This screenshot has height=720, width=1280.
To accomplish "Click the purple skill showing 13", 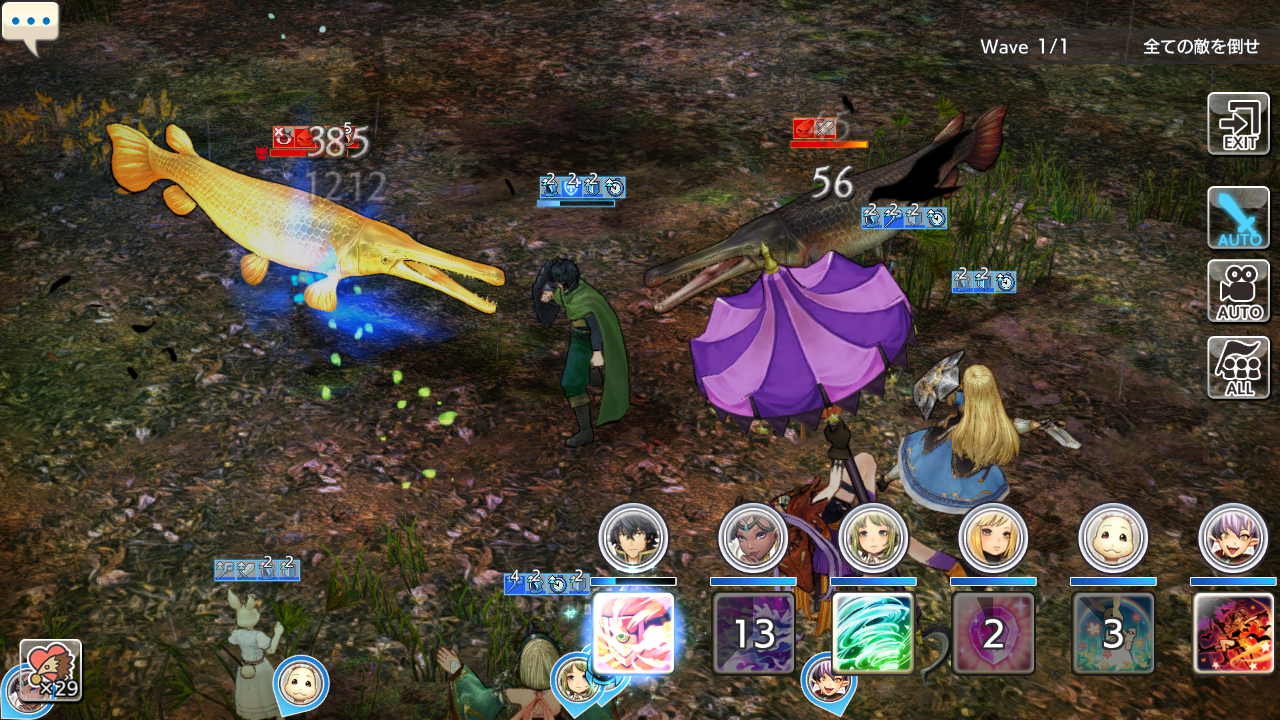I will pyautogui.click(x=753, y=633).
